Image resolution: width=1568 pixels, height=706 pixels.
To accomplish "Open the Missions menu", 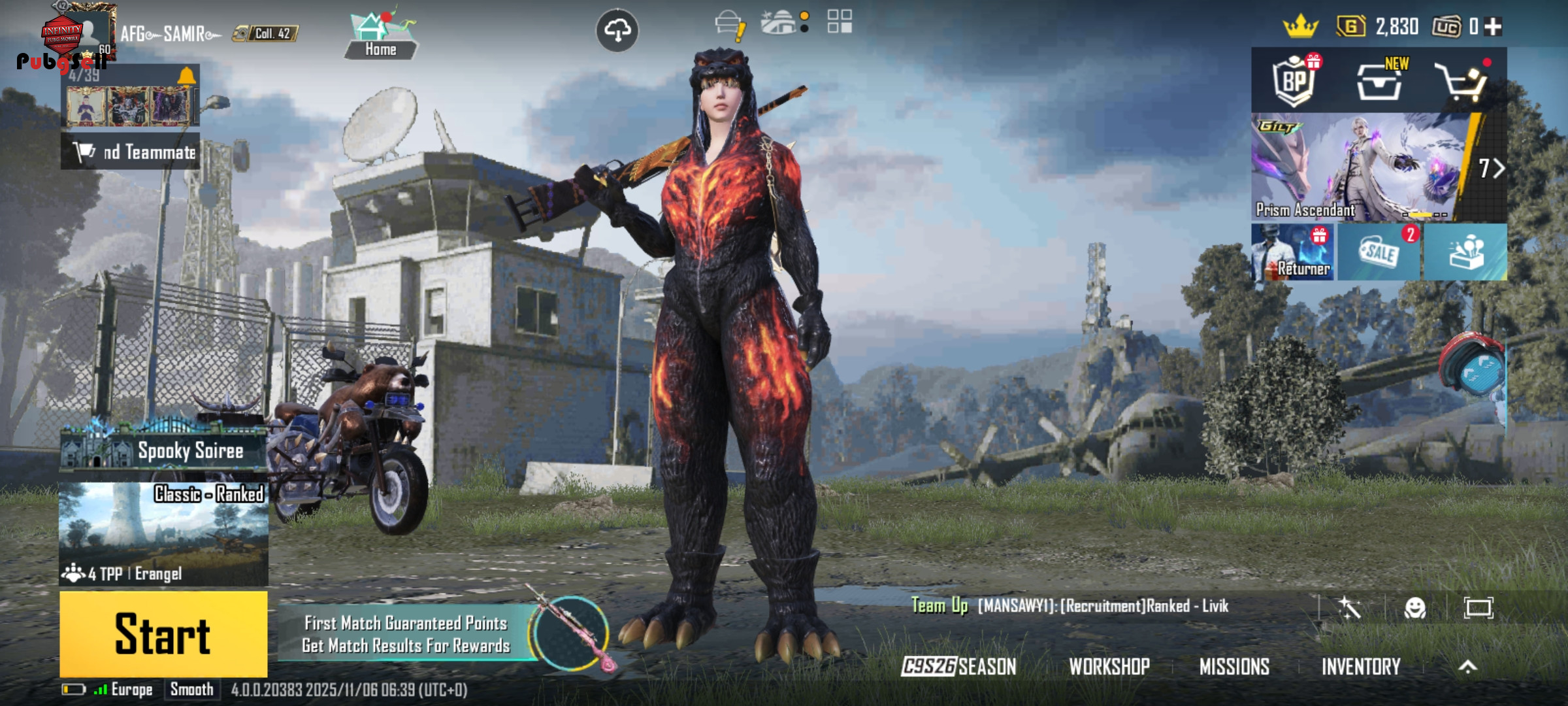I will 1234,666.
